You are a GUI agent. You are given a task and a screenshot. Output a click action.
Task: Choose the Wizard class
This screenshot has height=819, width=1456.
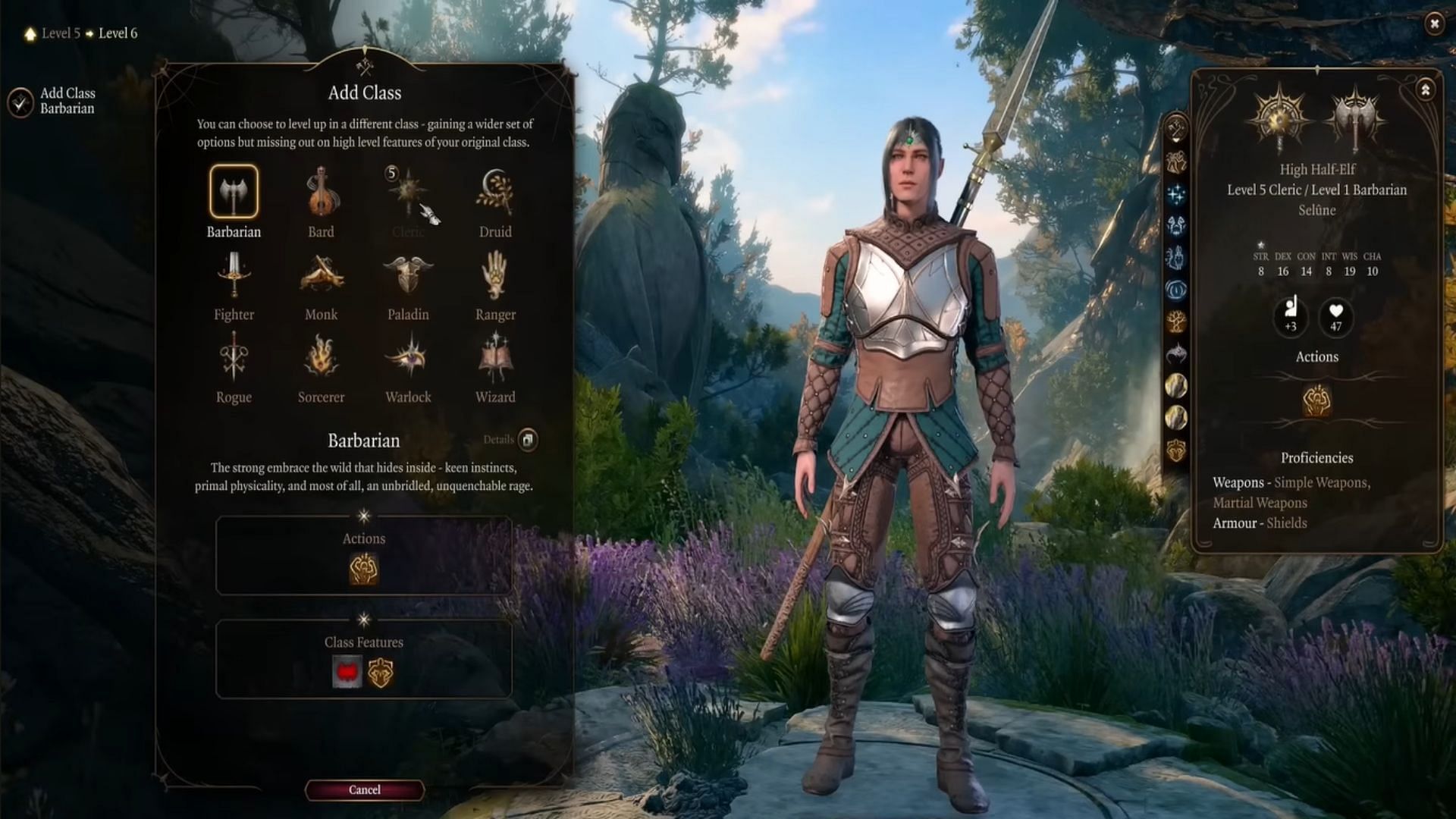click(495, 358)
